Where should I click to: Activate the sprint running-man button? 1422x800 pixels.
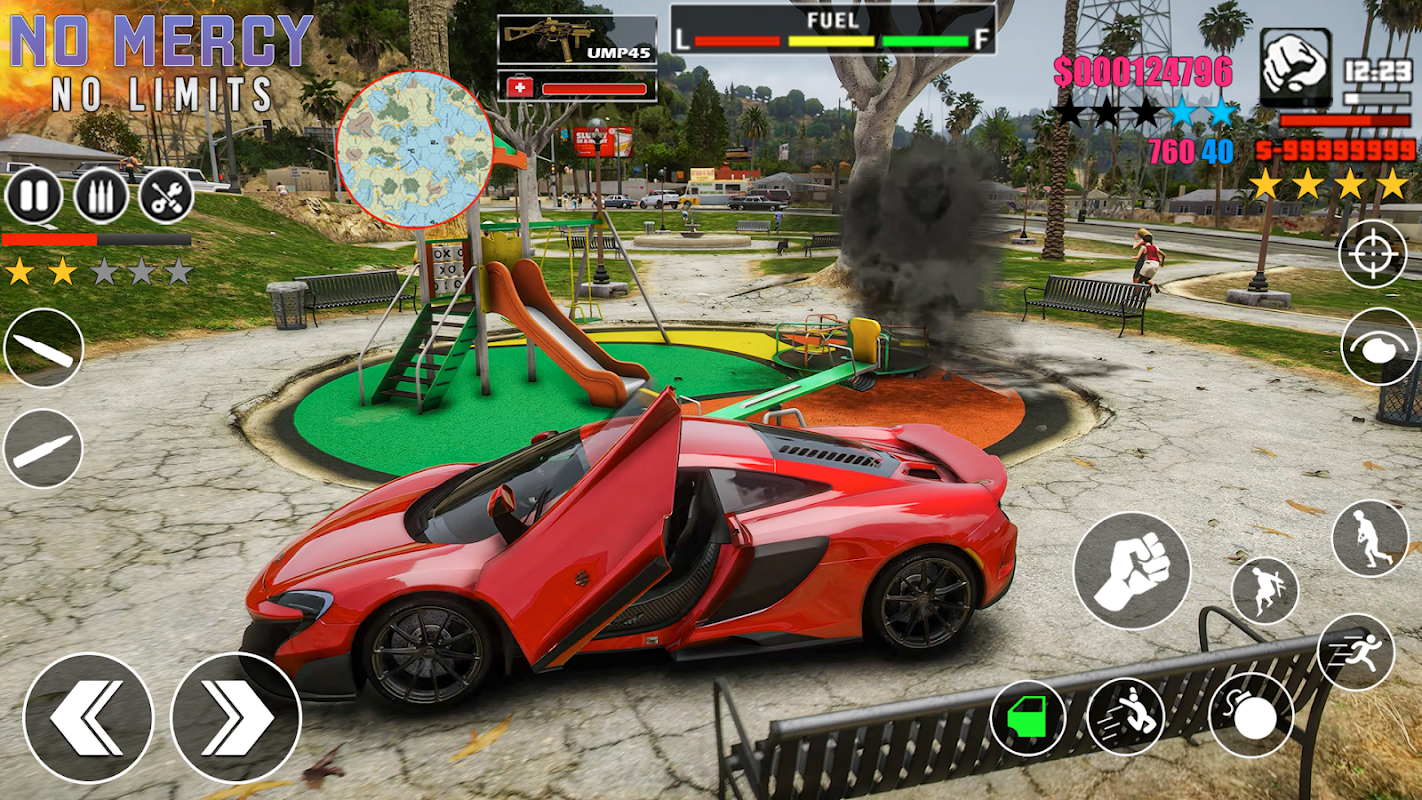click(x=1356, y=652)
